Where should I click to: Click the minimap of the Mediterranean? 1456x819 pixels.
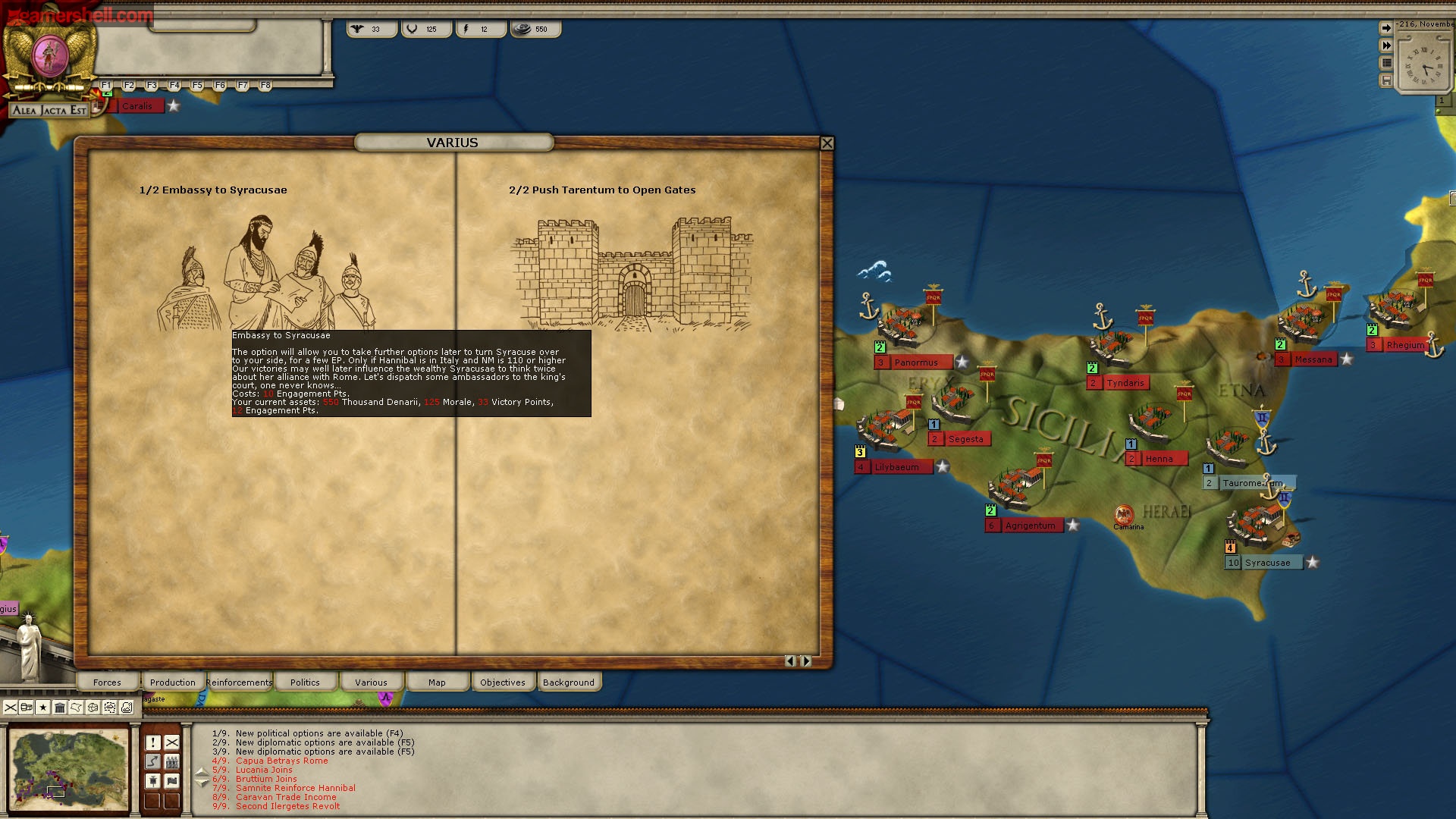point(69,770)
